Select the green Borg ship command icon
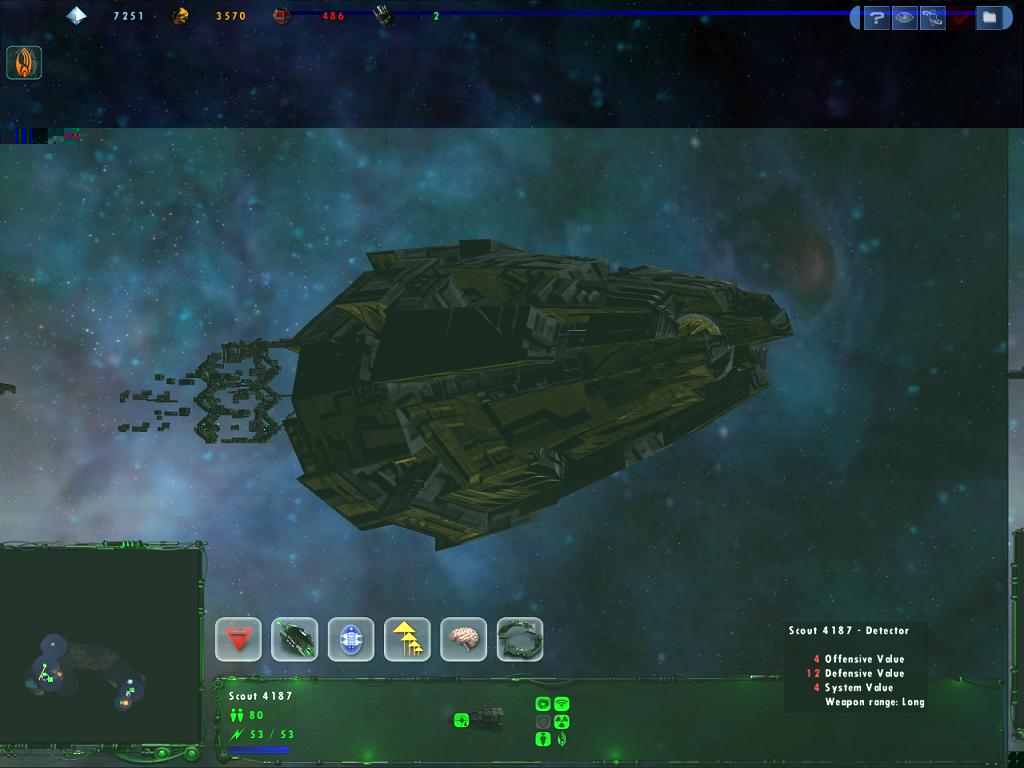The width and height of the screenshot is (1024, 768). click(295, 639)
